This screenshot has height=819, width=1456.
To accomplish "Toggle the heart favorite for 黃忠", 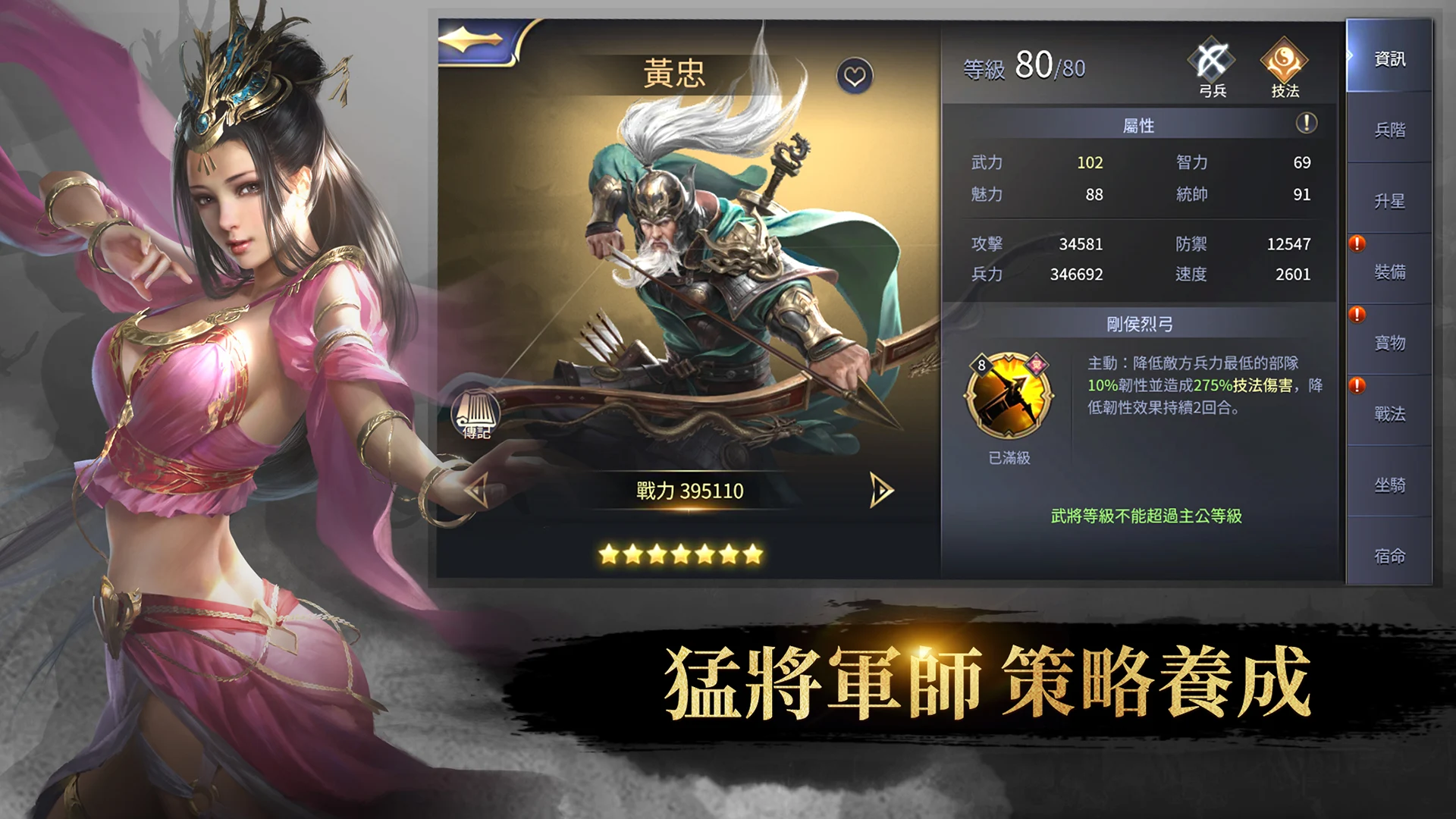I will (x=856, y=76).
